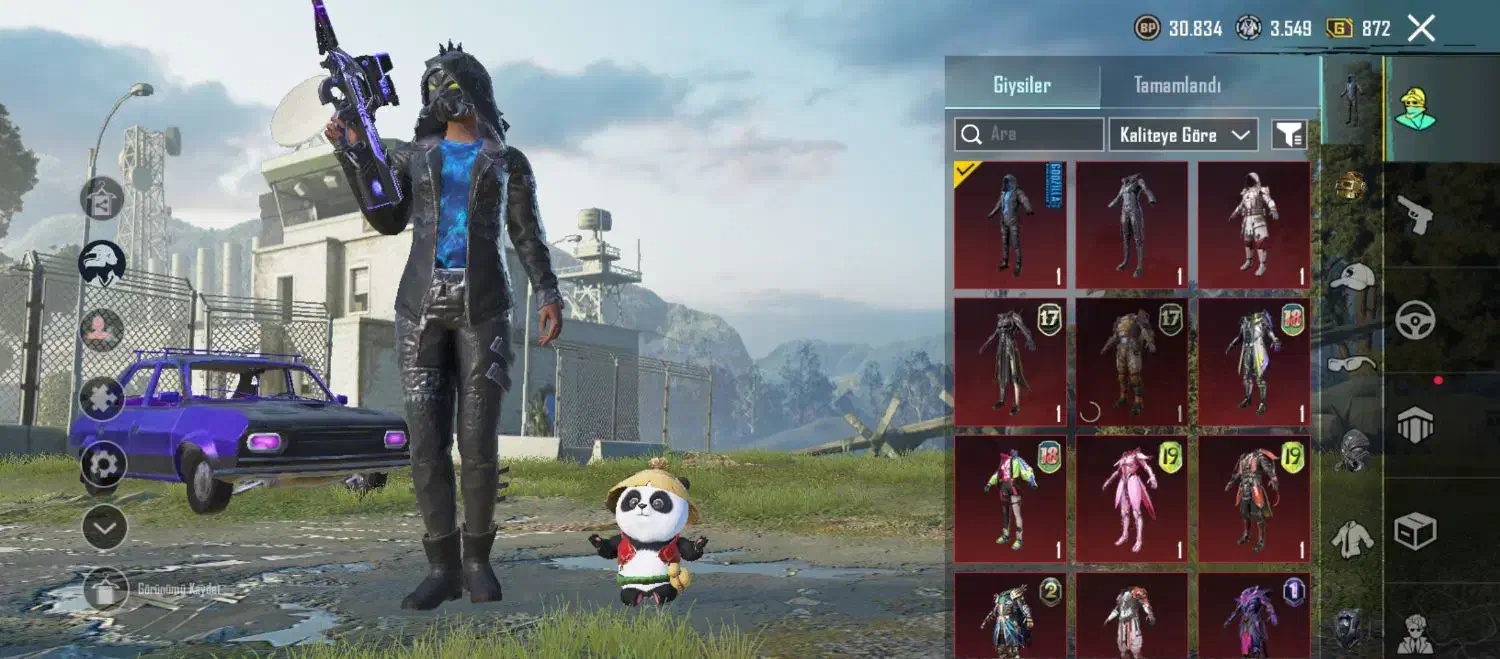Choose the white hooded assassin outfit
The image size is (1500, 659).
1254,225
